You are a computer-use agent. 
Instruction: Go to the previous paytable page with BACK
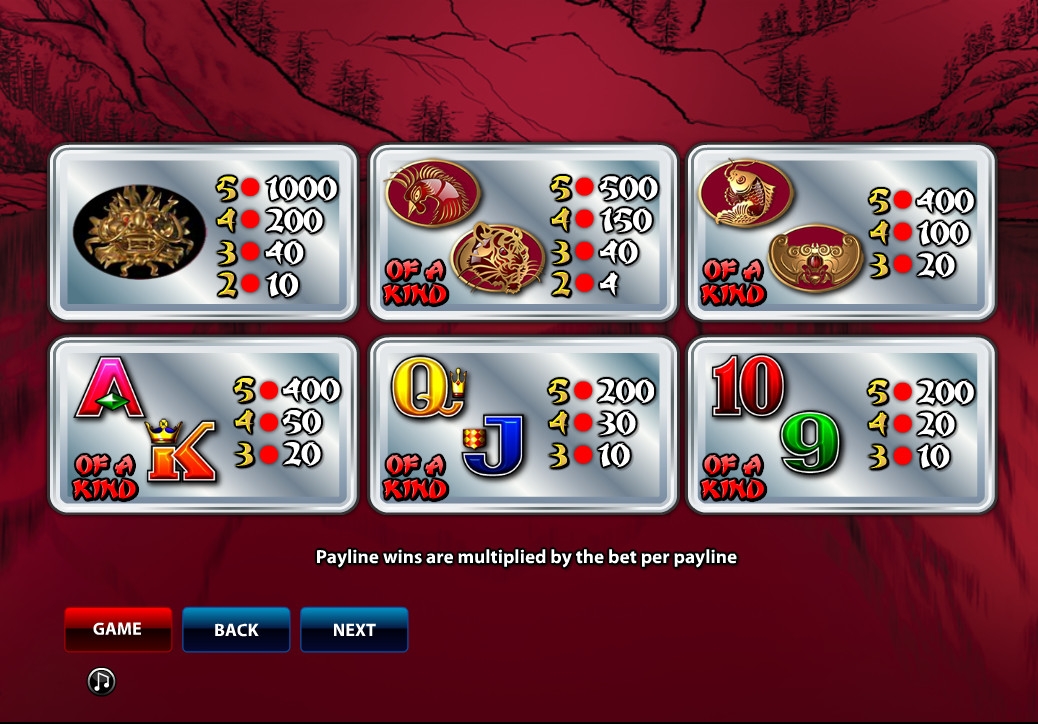point(236,630)
